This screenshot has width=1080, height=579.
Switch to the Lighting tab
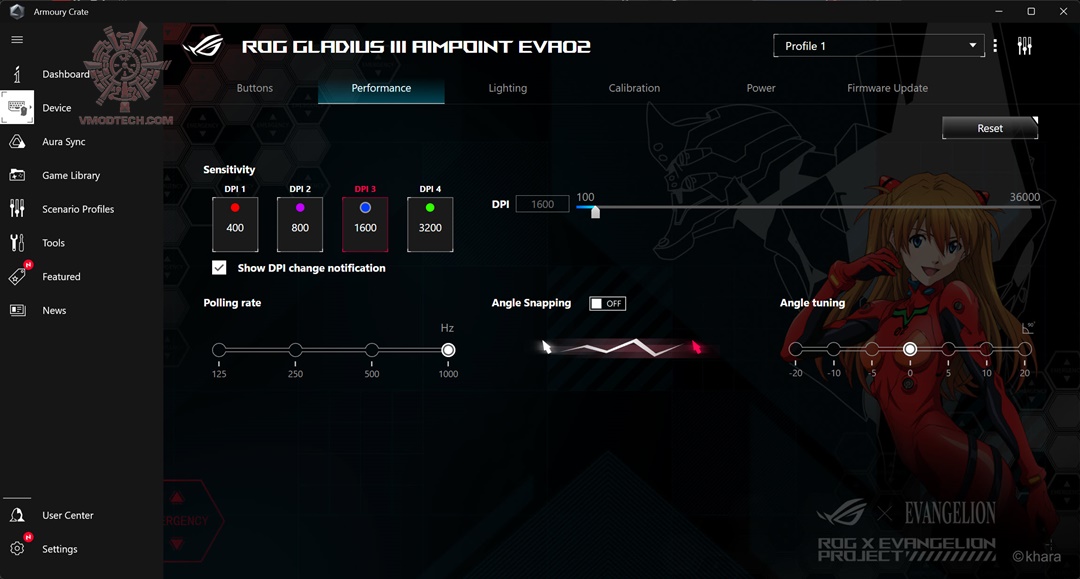point(507,88)
